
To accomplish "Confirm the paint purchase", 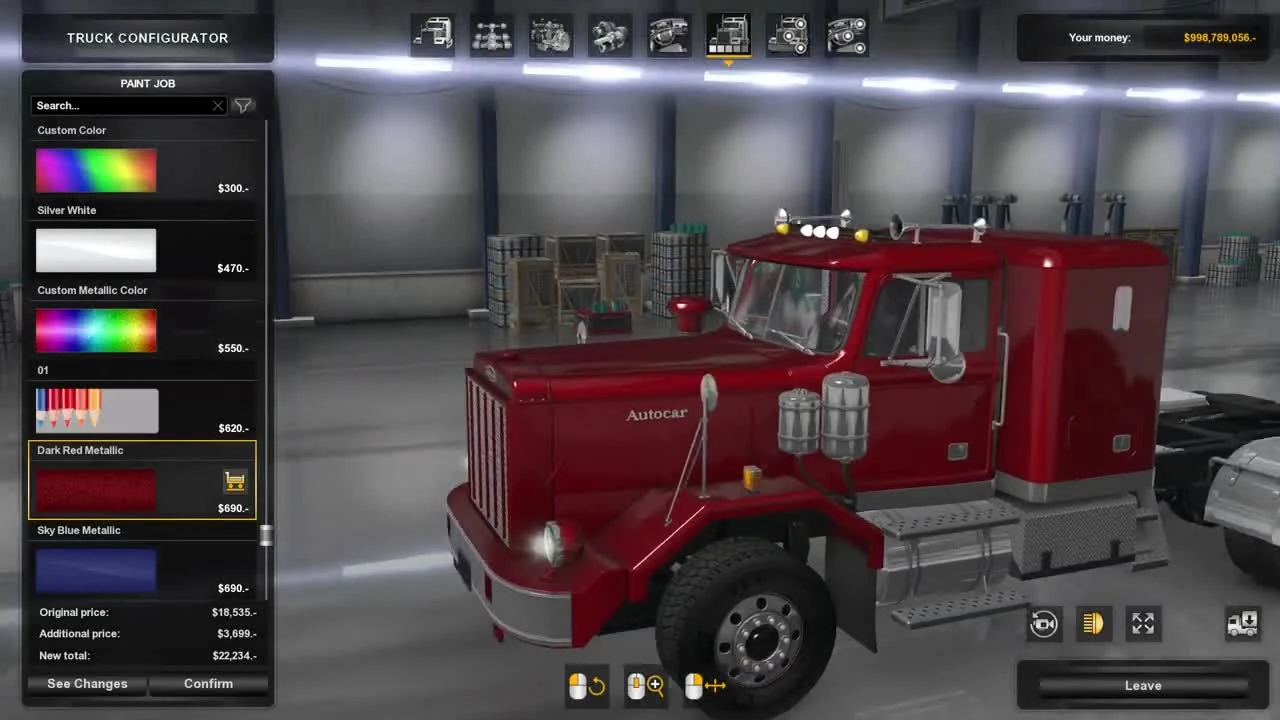I will (x=209, y=683).
